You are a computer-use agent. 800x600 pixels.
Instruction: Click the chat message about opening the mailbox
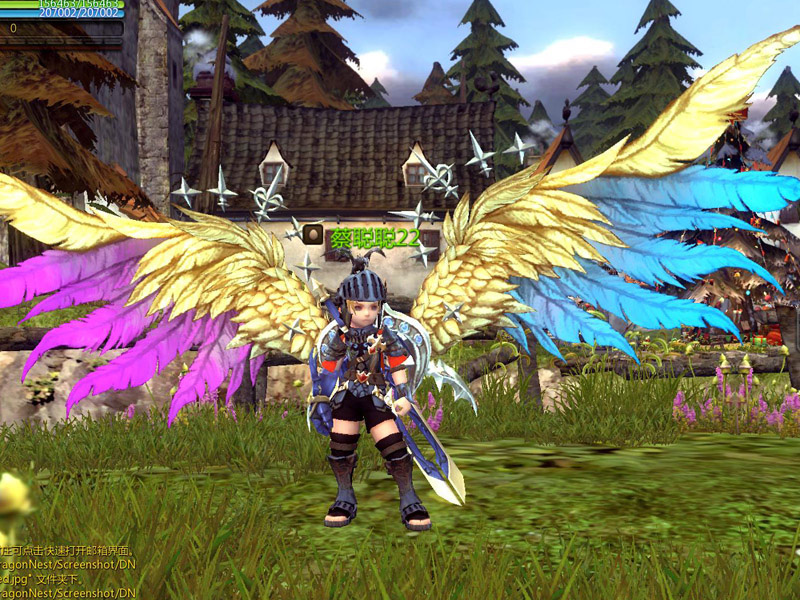(x=68, y=551)
